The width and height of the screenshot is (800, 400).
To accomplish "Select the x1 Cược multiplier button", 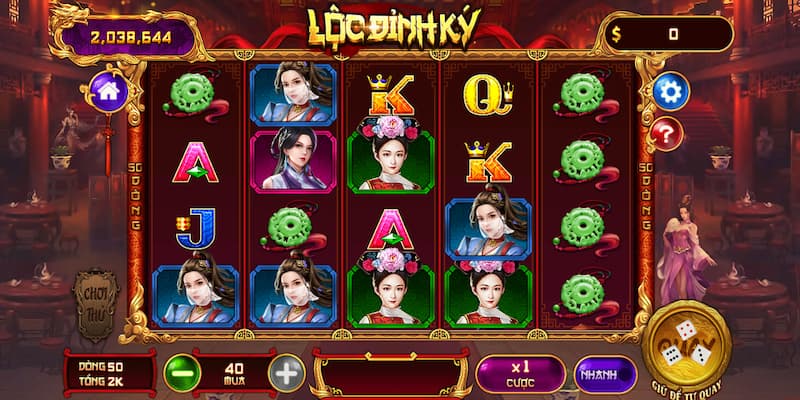I will click(520, 373).
